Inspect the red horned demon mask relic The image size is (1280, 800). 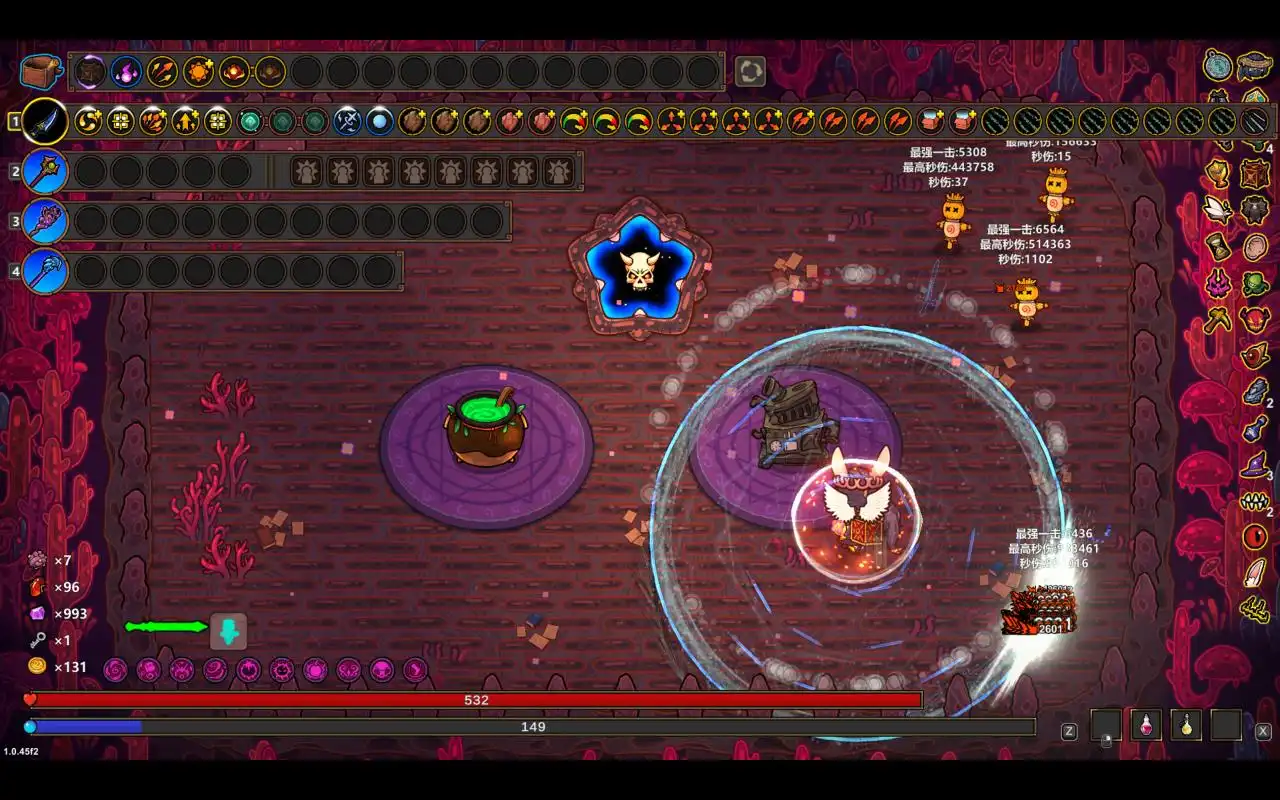click(x=1254, y=320)
